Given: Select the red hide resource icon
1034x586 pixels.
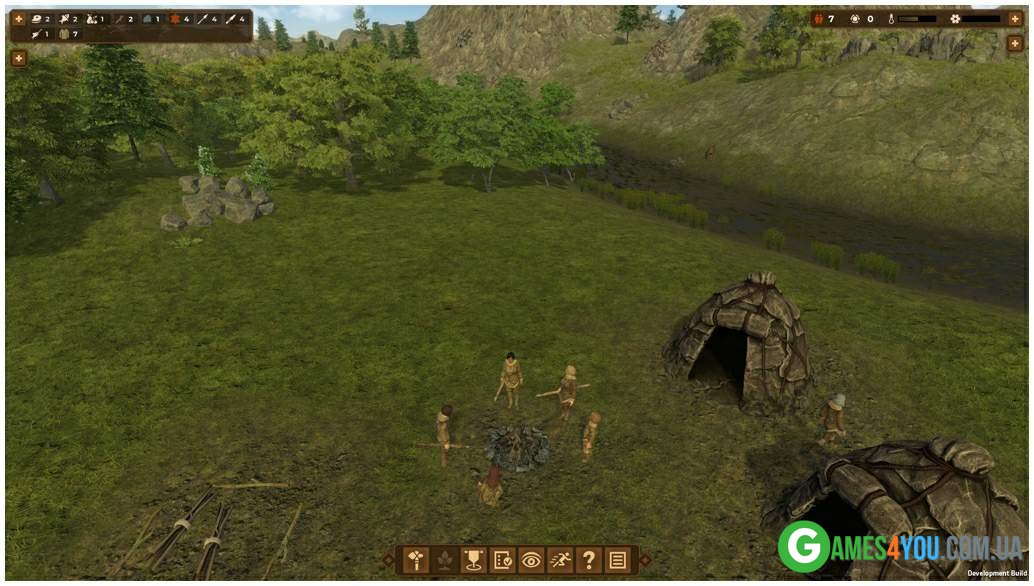Looking at the screenshot, I should pyautogui.click(x=174, y=19).
